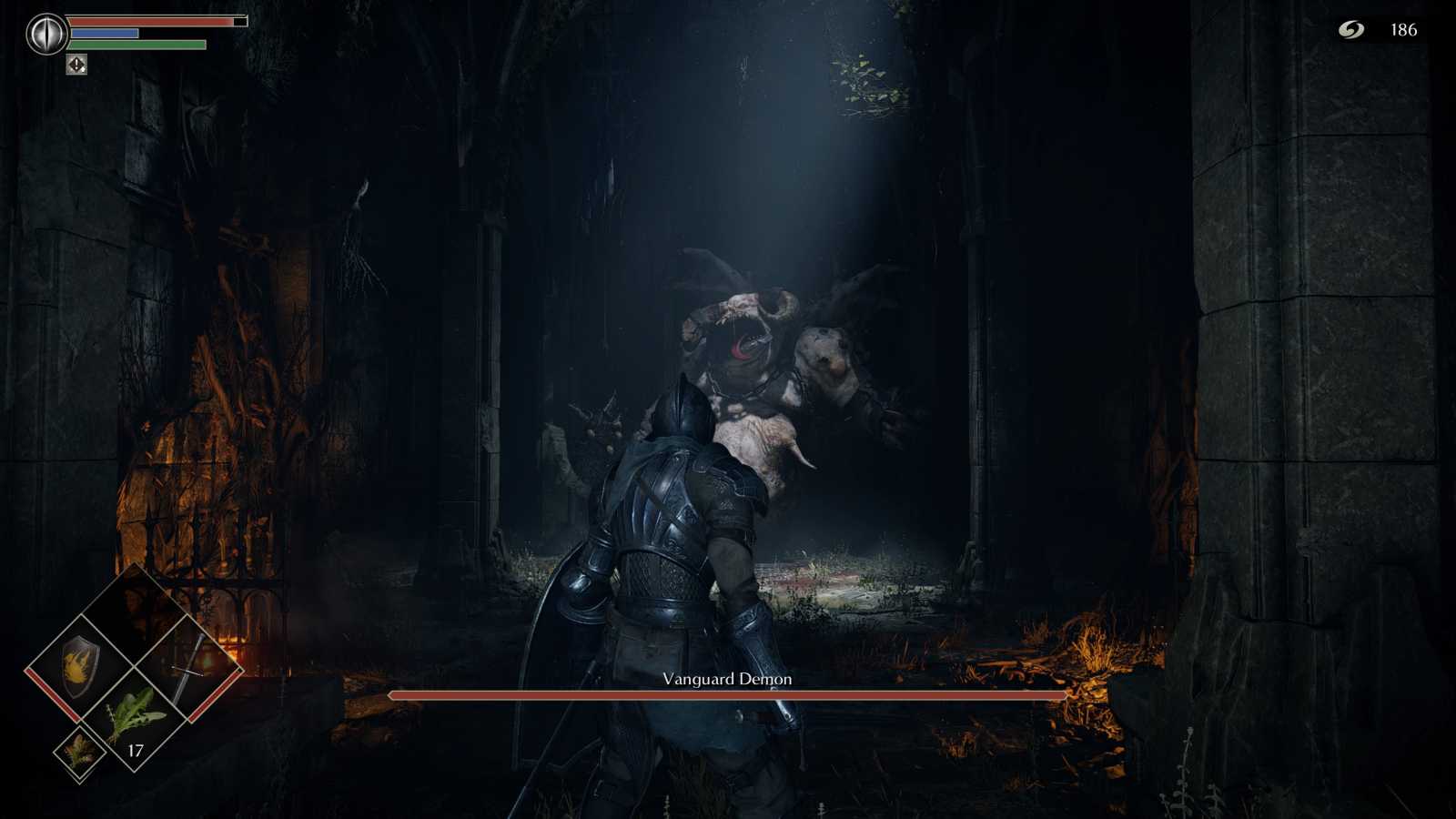Click the Vanguard Demon boss health bar
The image size is (1456, 819).
pyautogui.click(x=728, y=693)
